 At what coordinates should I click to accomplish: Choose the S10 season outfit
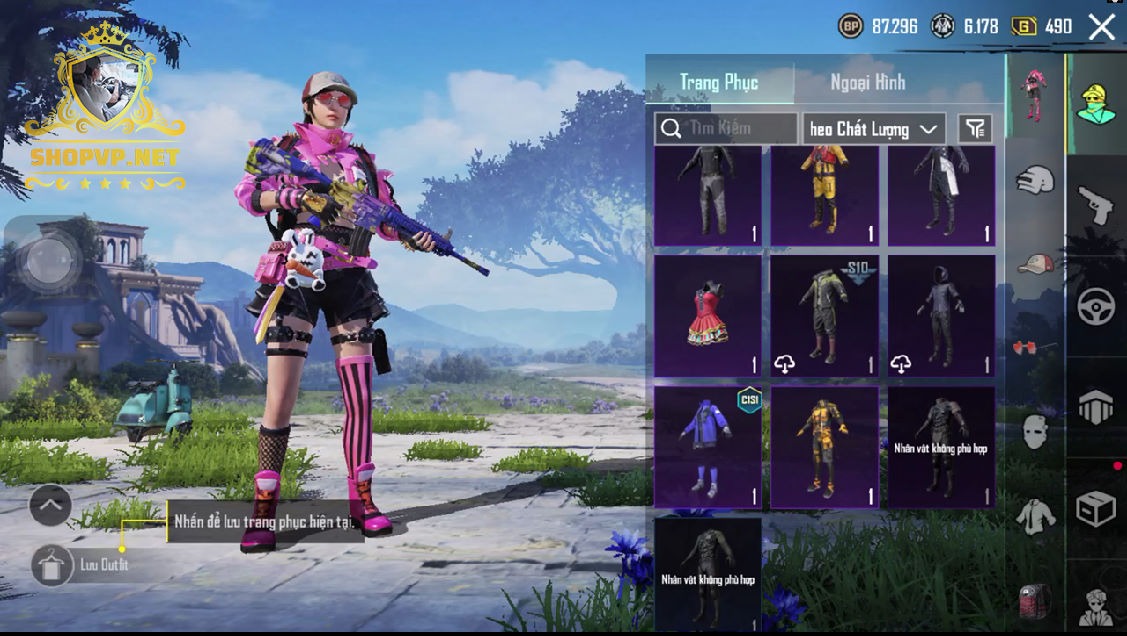pos(824,315)
